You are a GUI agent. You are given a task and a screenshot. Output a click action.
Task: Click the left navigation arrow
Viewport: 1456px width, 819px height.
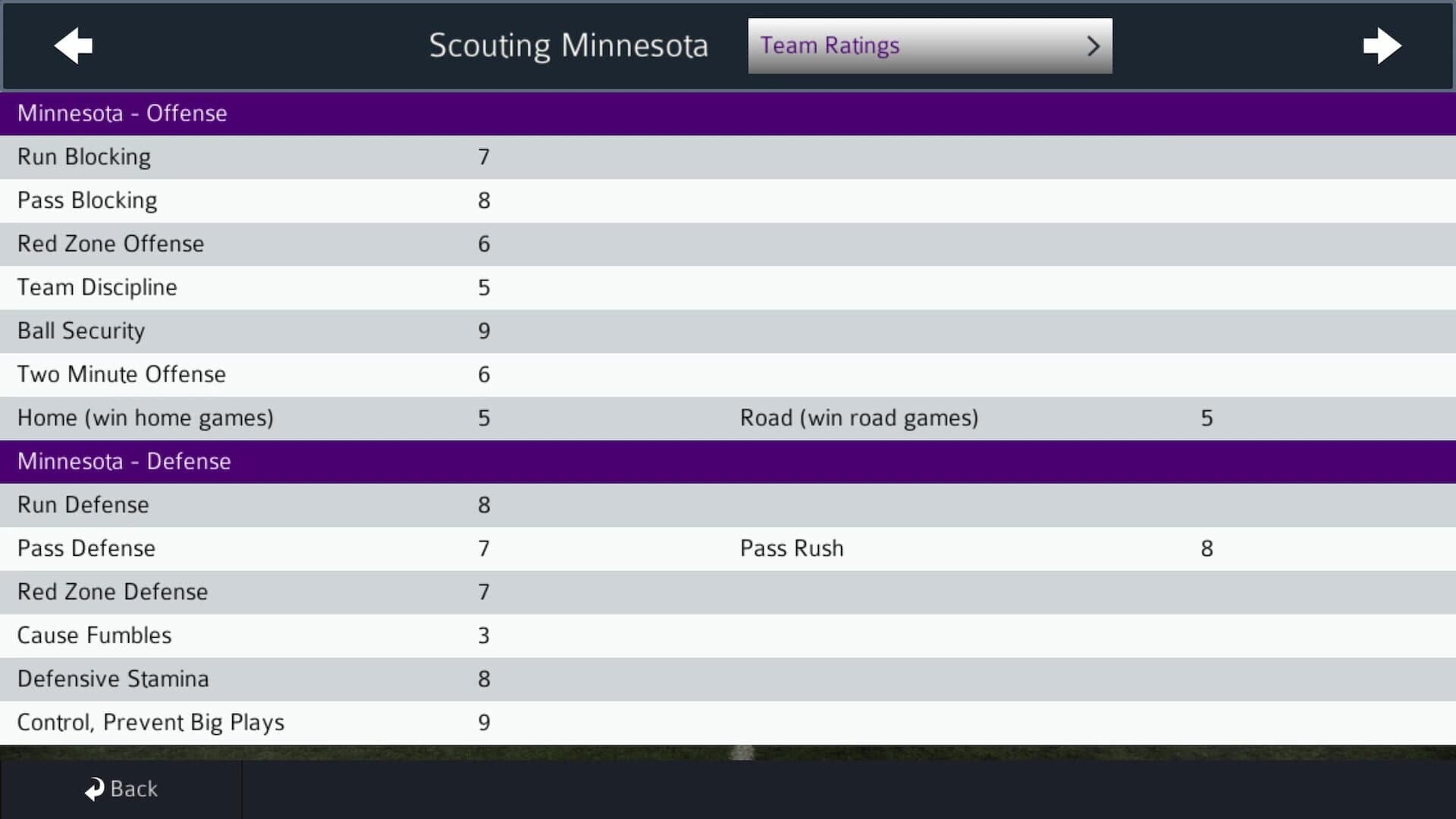(73, 46)
